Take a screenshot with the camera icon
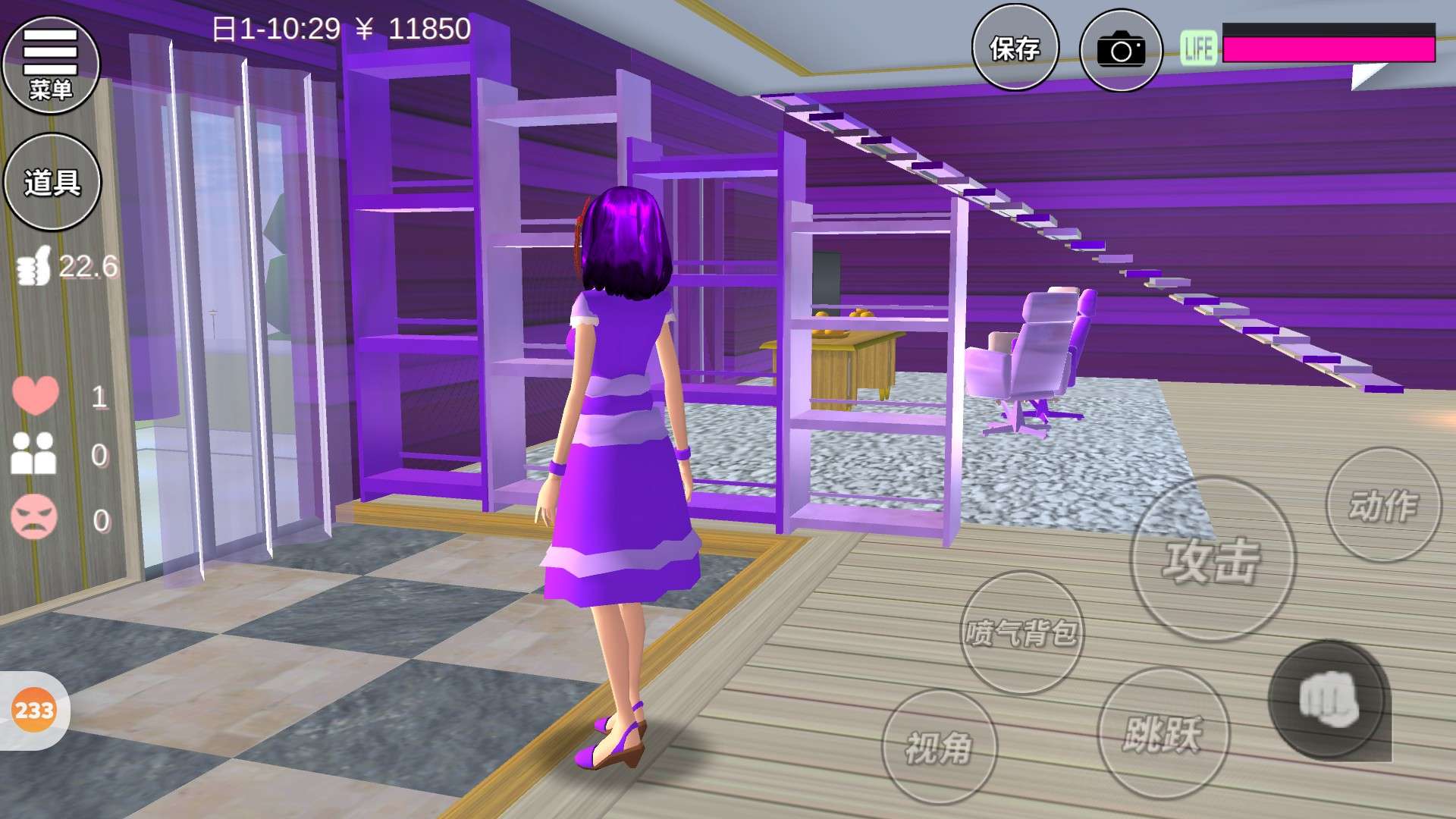The width and height of the screenshot is (1456, 819). (x=1120, y=50)
